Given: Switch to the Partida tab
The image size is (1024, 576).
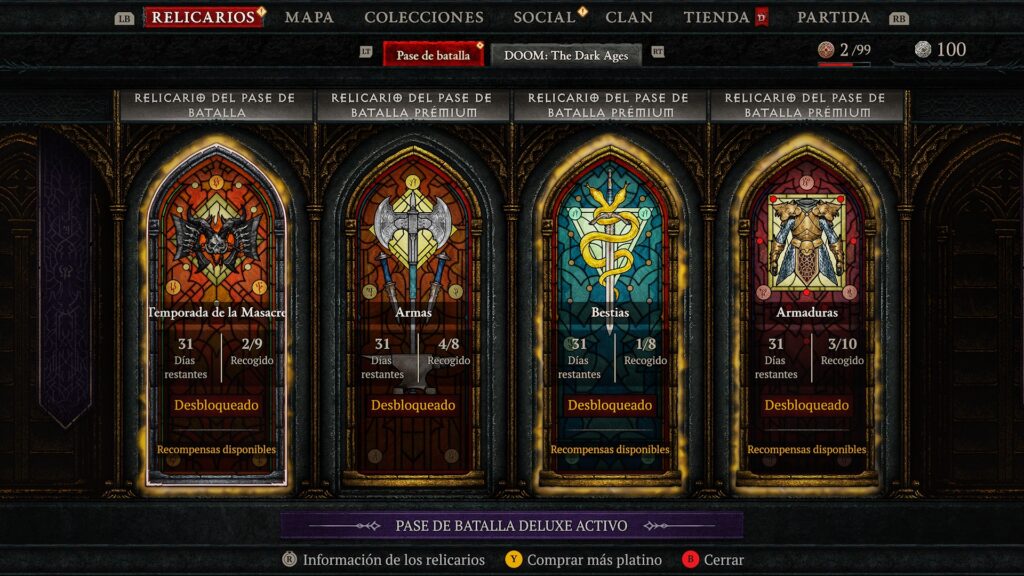Looking at the screenshot, I should 833,17.
